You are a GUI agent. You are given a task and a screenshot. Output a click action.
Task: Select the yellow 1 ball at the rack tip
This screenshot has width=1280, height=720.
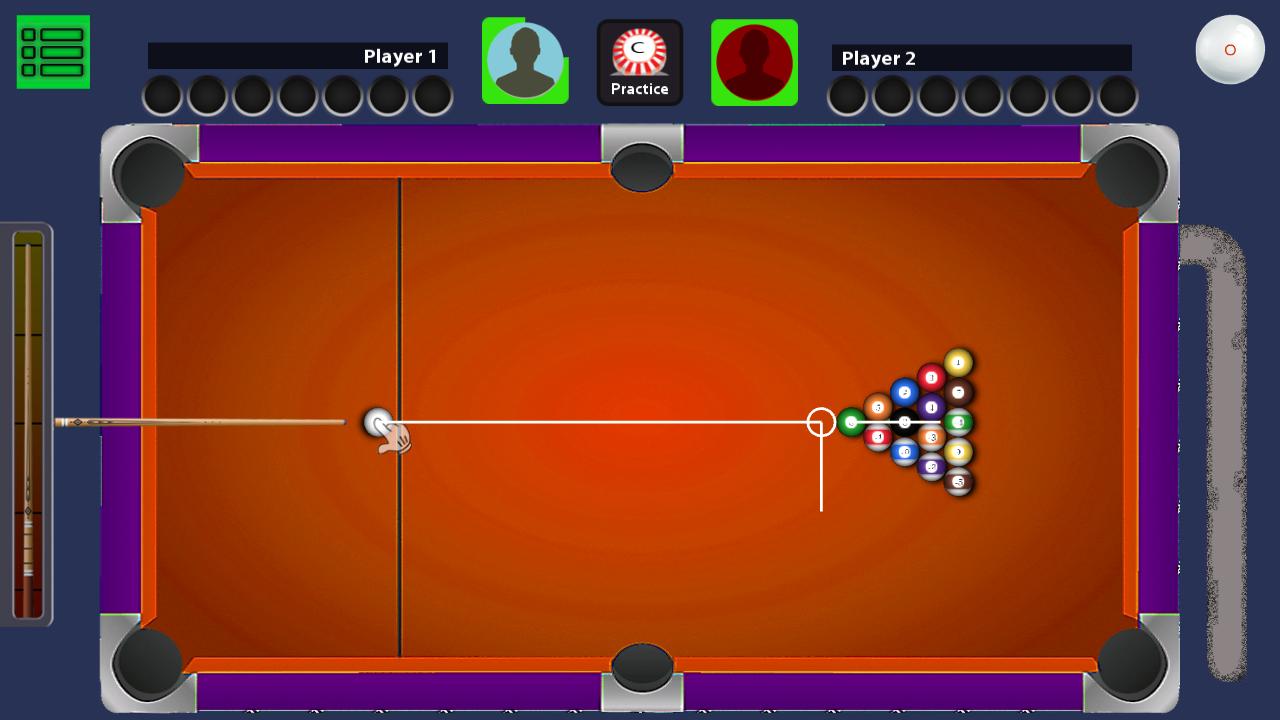[958, 362]
